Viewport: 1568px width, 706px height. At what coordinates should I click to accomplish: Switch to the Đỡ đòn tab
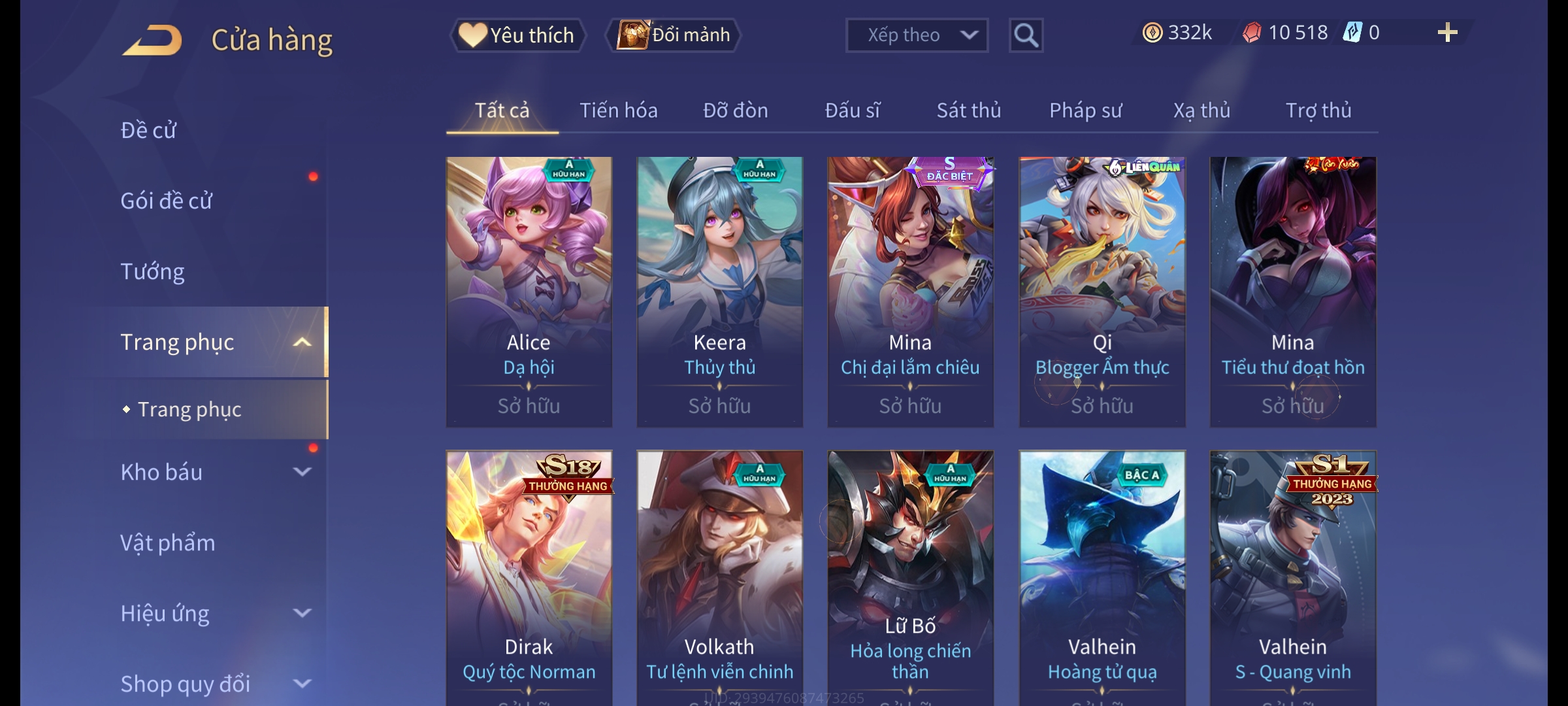tap(735, 110)
